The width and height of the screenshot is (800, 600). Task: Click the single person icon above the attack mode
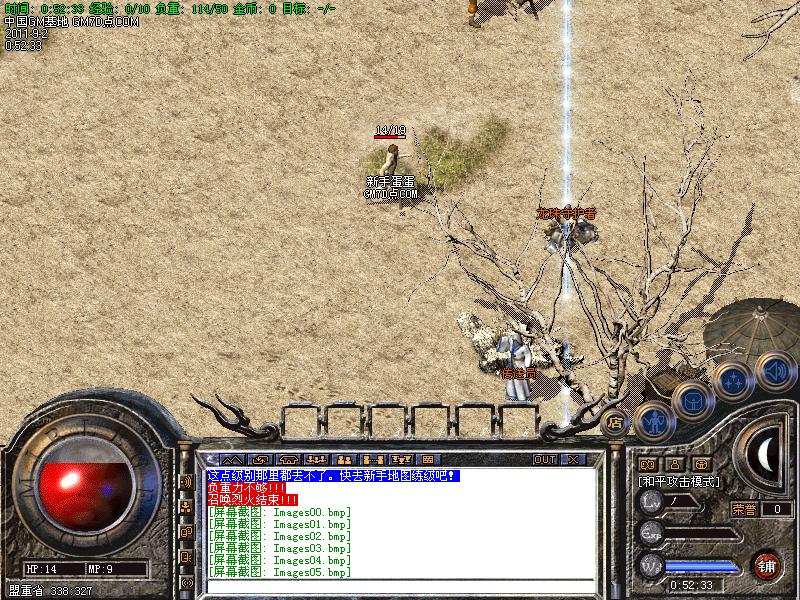[x=674, y=464]
